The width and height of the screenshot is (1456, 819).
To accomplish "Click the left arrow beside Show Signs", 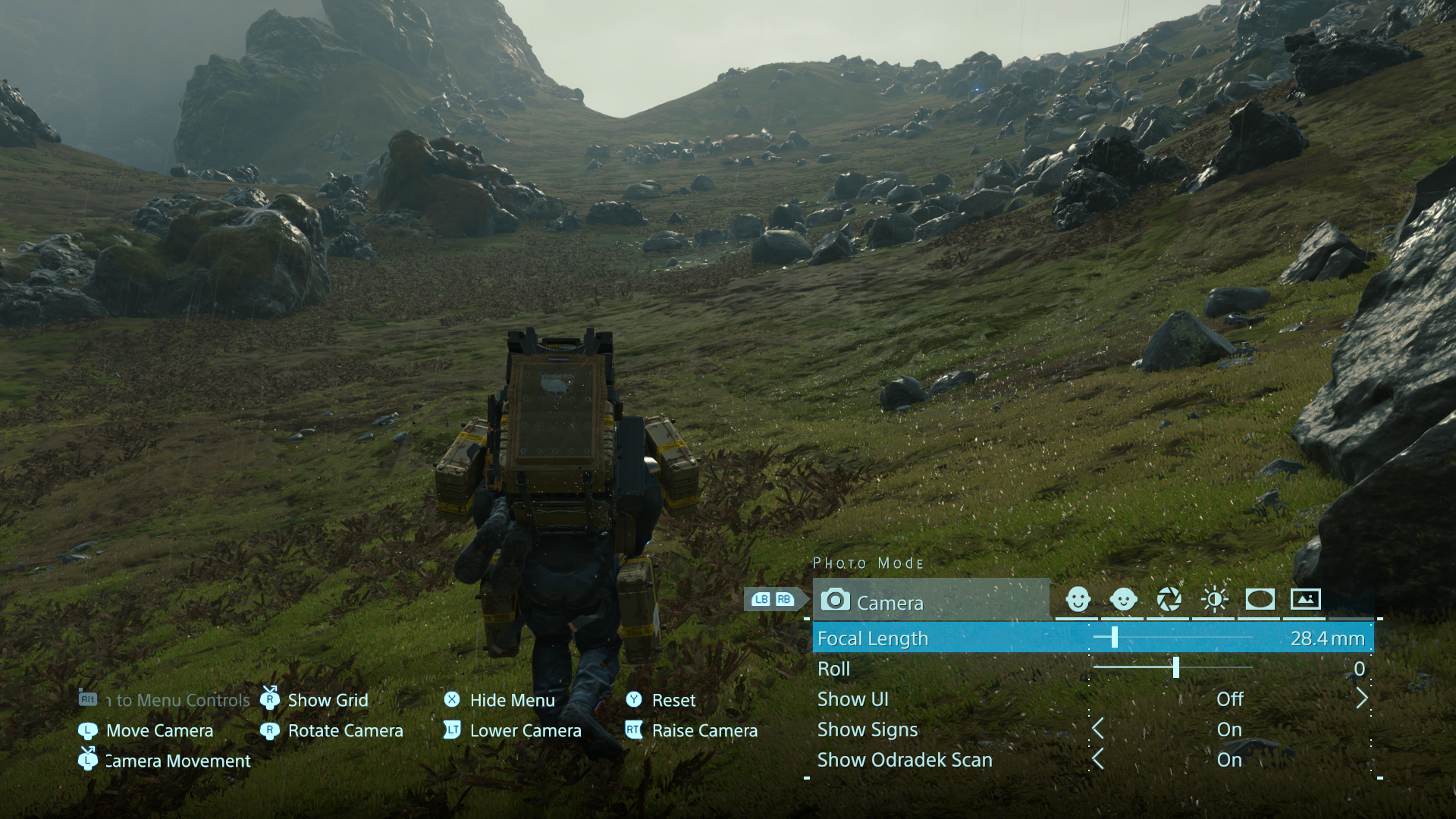I will point(1099,730).
